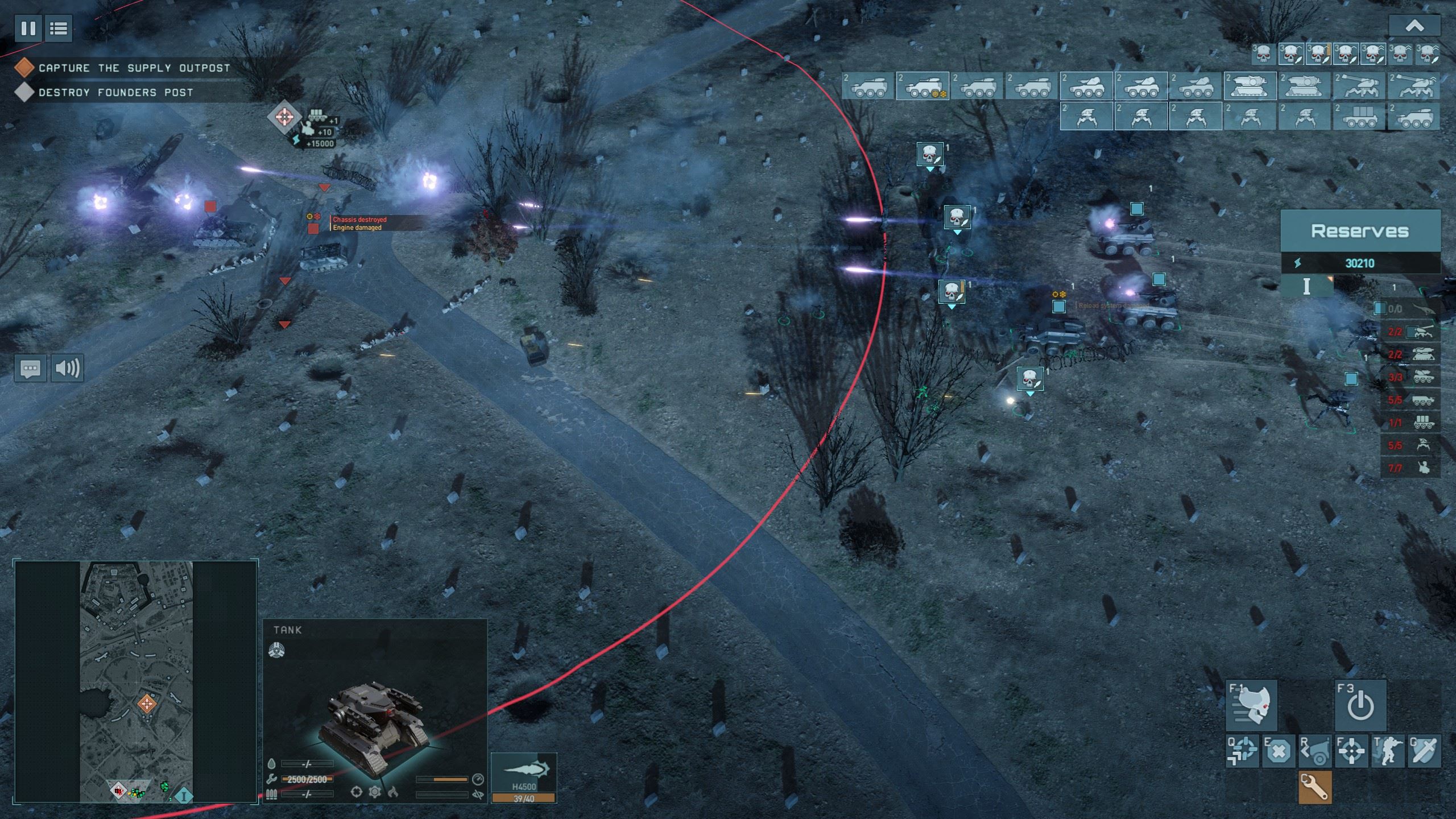Use the skull-with-lines command button

(1252, 706)
